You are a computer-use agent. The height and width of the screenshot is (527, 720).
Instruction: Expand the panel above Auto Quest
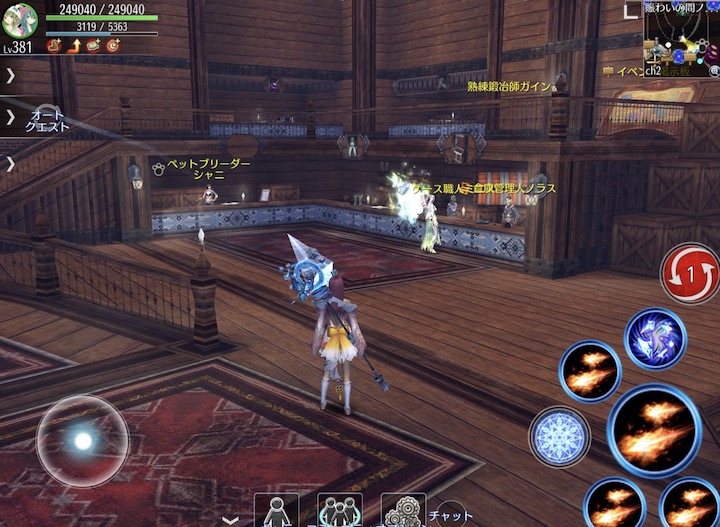(10, 75)
